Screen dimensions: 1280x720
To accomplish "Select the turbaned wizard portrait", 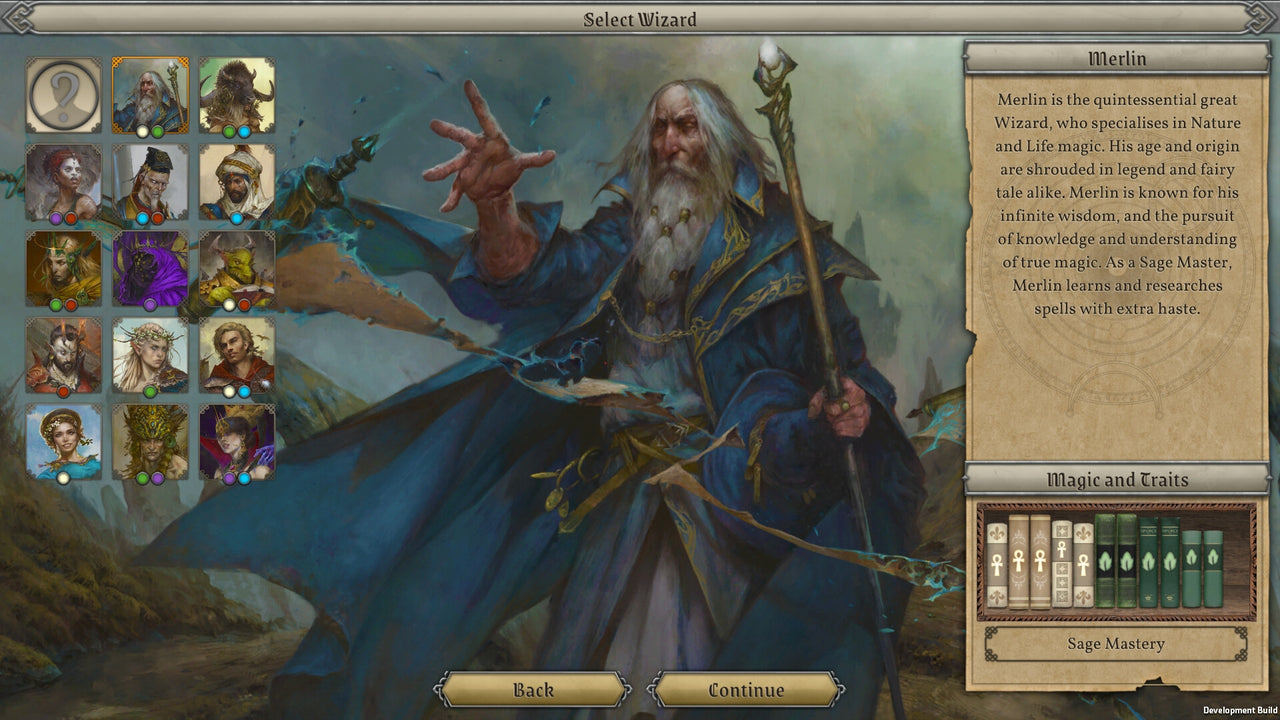I will coord(237,182).
